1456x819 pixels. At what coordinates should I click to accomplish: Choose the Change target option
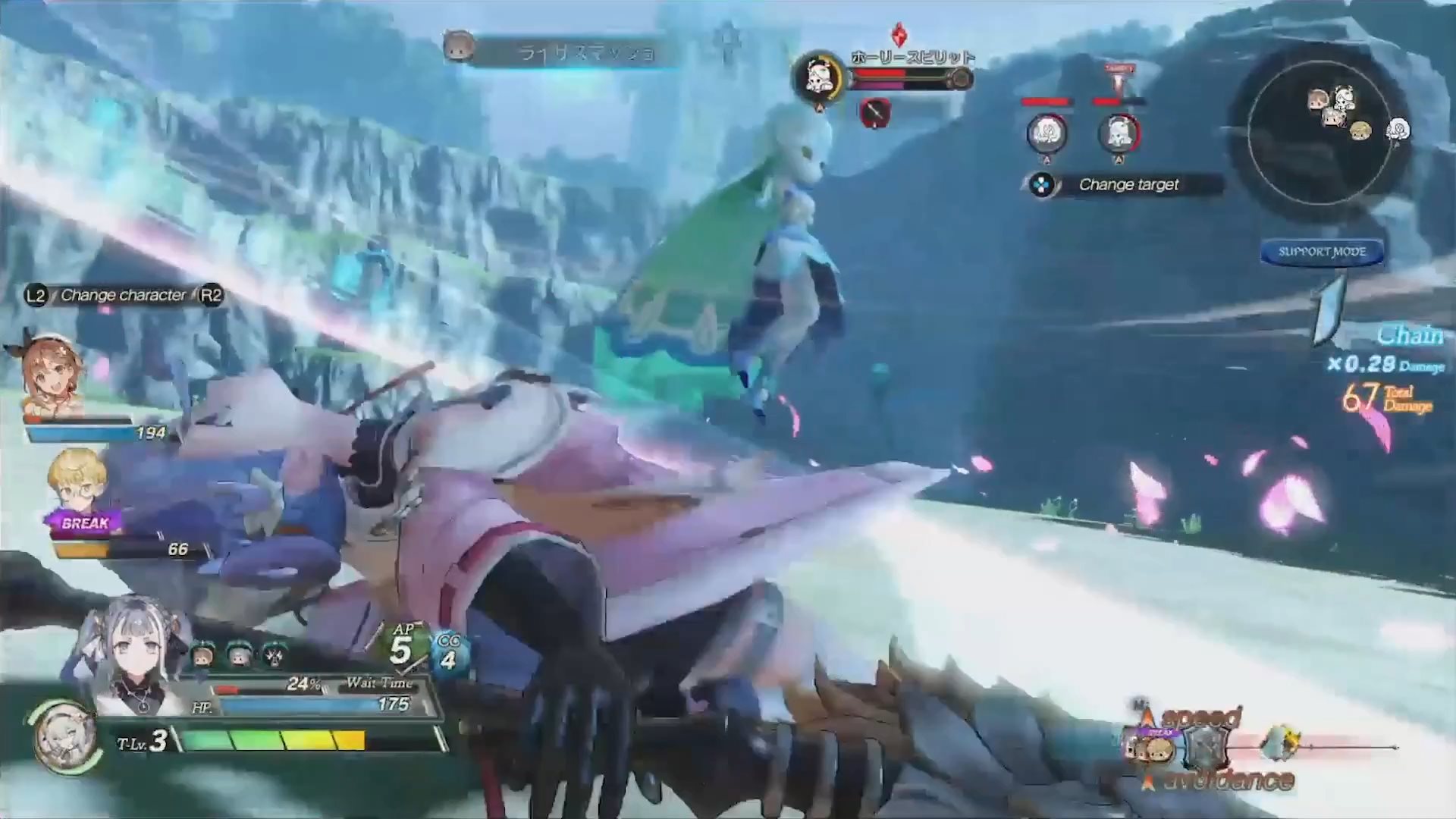[x=1127, y=184]
